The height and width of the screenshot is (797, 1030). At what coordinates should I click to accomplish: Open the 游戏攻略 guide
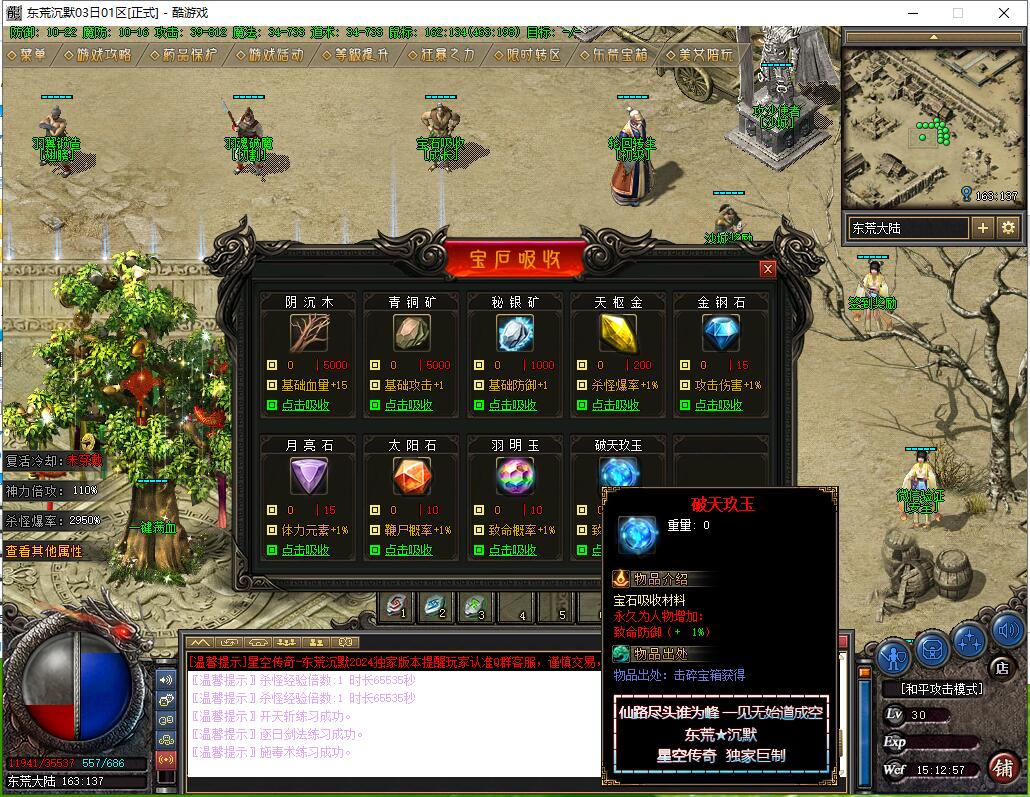98,55
